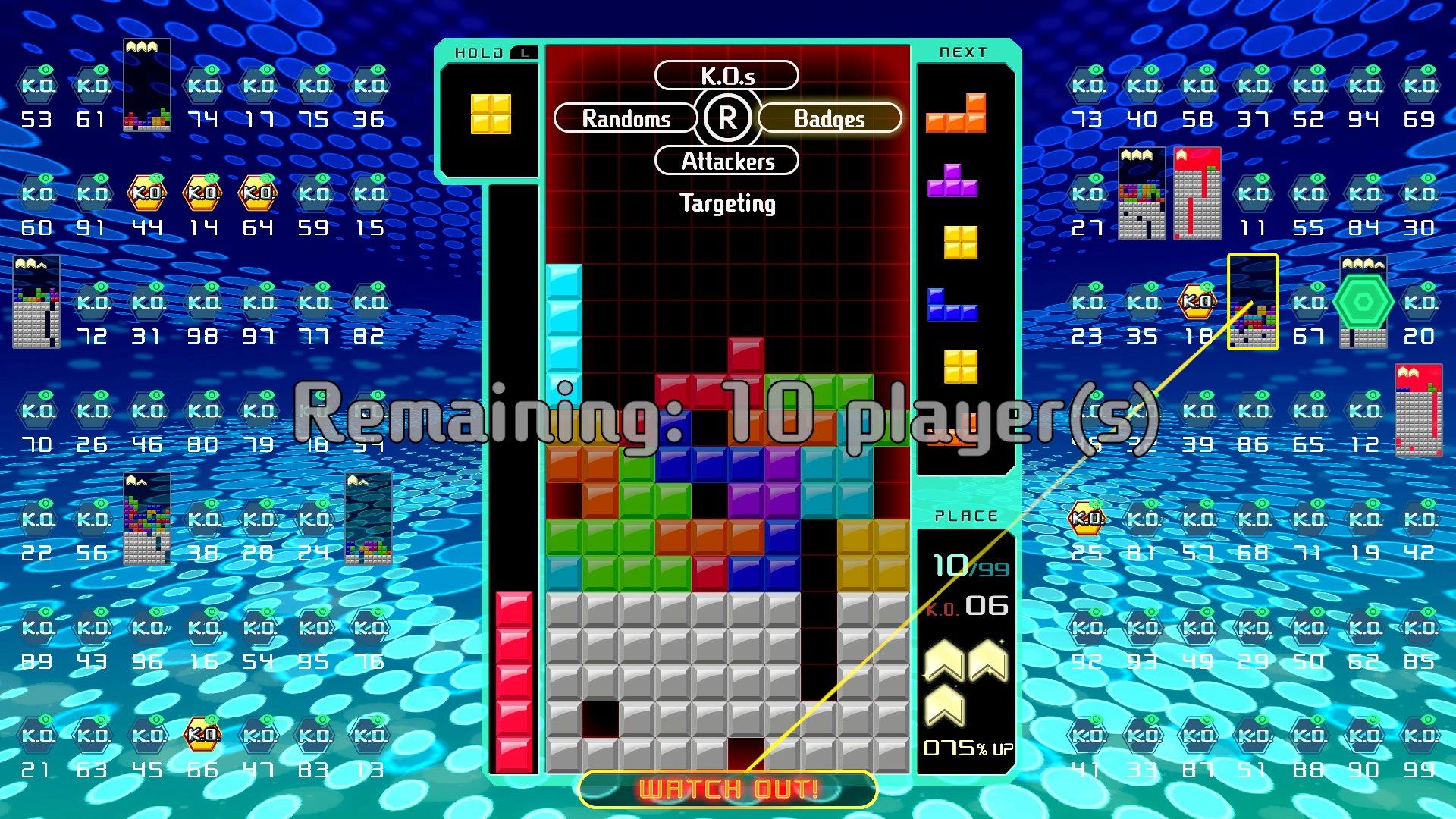Enable Randoms targeting mode
This screenshot has height=819, width=1456.
pyautogui.click(x=625, y=118)
